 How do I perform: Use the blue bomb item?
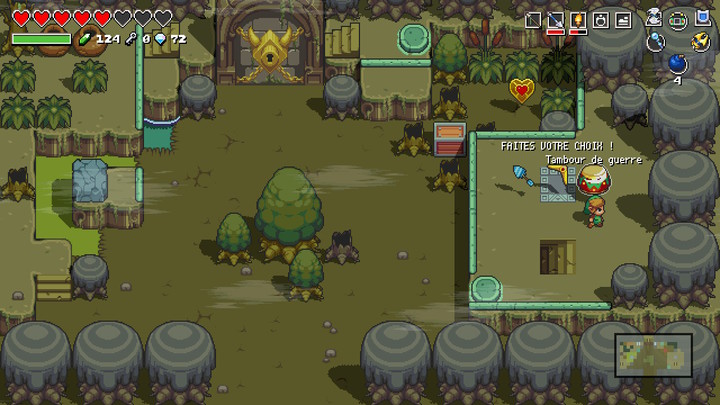[x=677, y=63]
